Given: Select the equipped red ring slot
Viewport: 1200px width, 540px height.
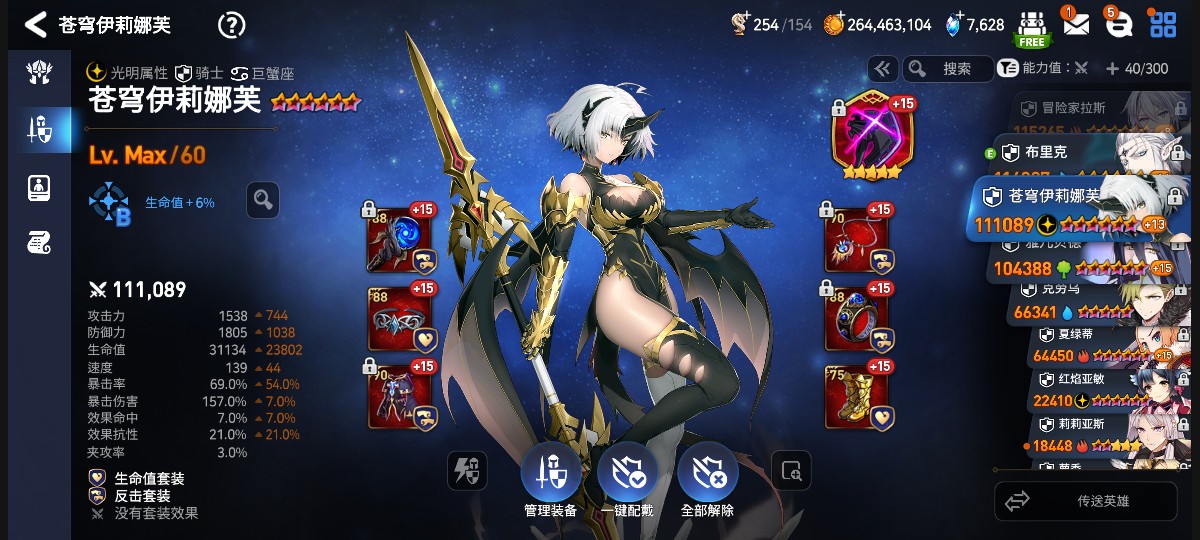Looking at the screenshot, I should [x=856, y=319].
